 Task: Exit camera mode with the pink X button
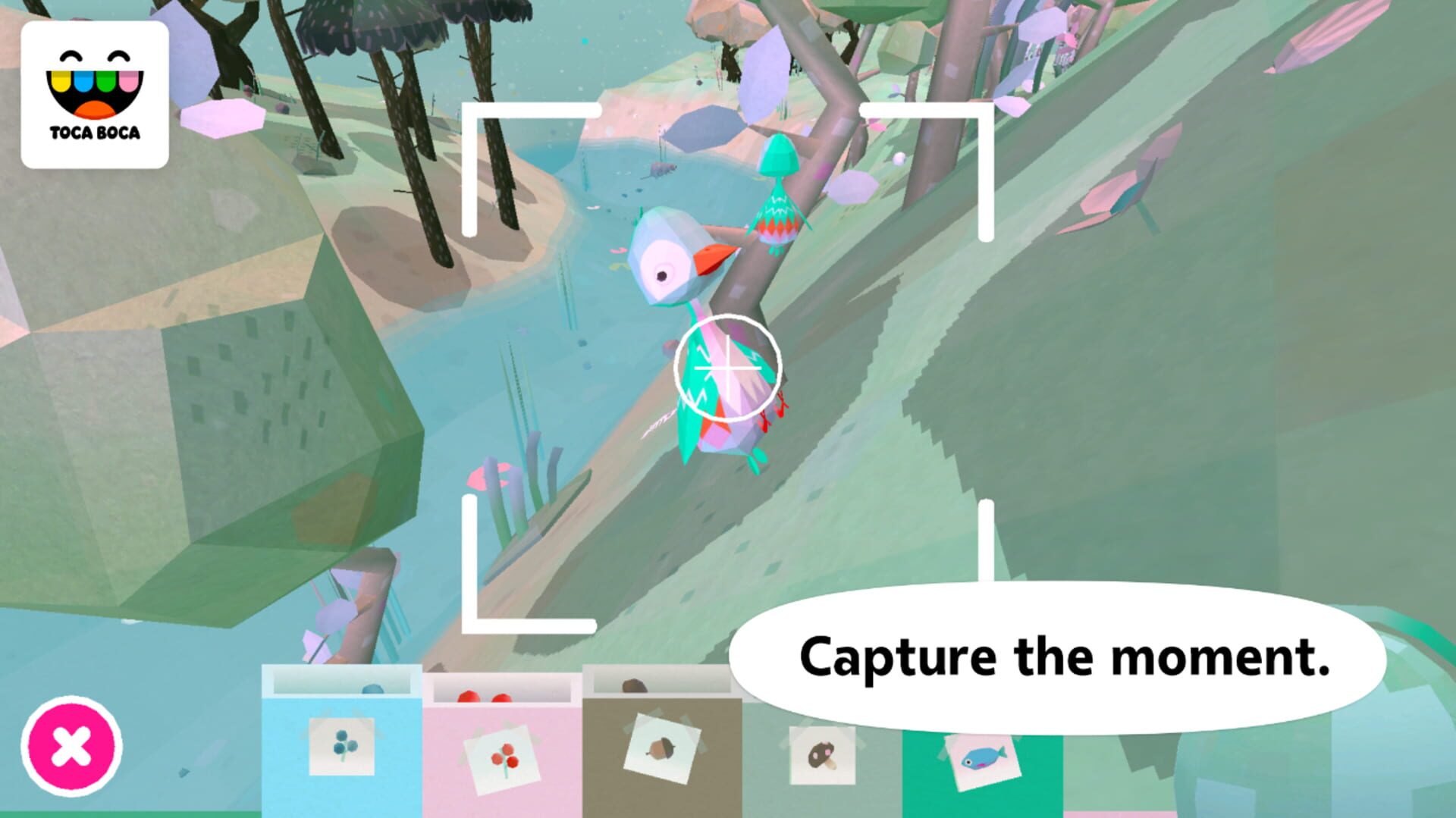tap(72, 747)
